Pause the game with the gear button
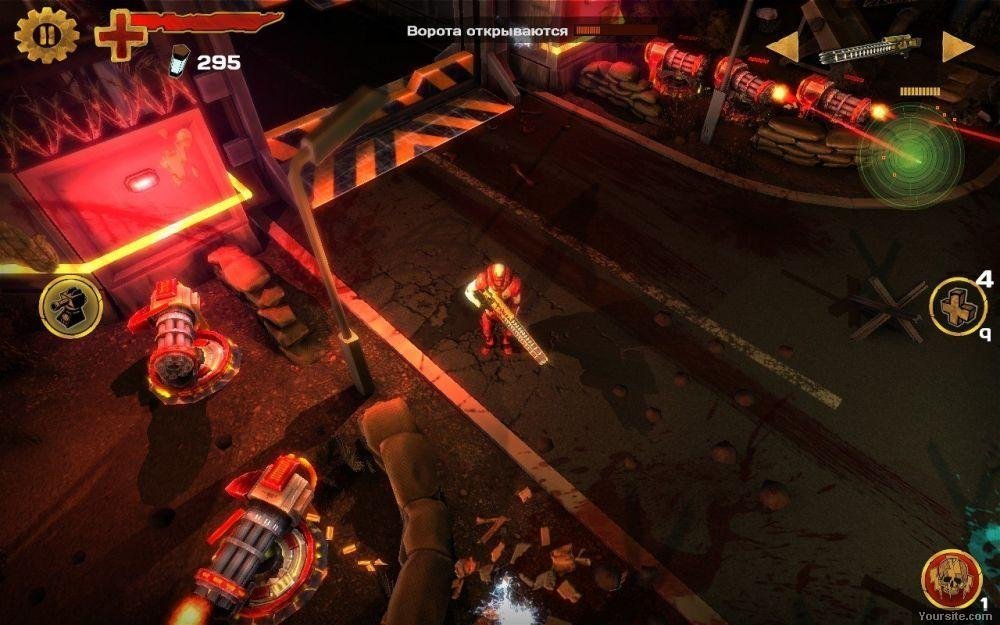 coord(47,34)
